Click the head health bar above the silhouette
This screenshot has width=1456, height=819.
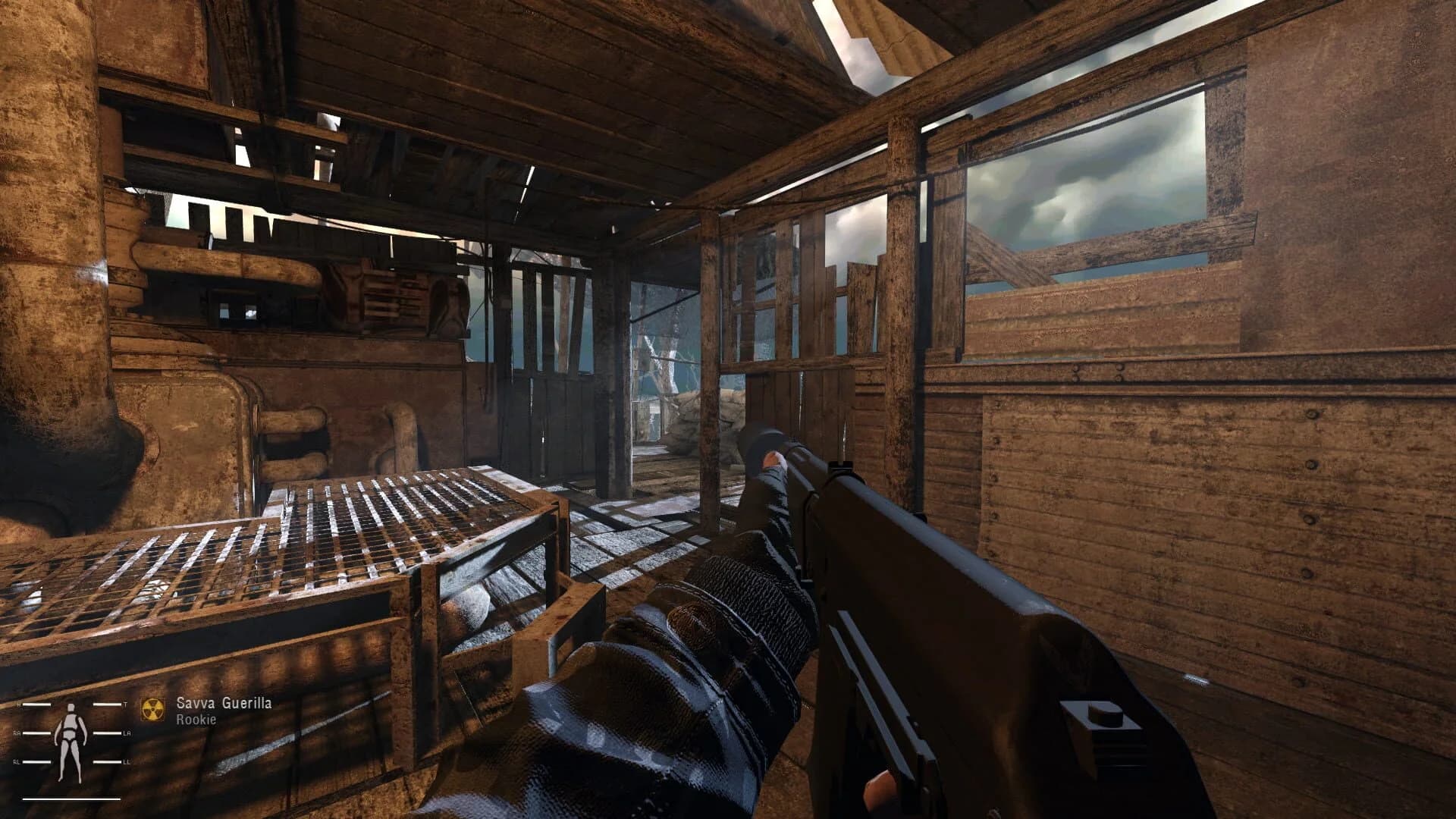(x=36, y=704)
